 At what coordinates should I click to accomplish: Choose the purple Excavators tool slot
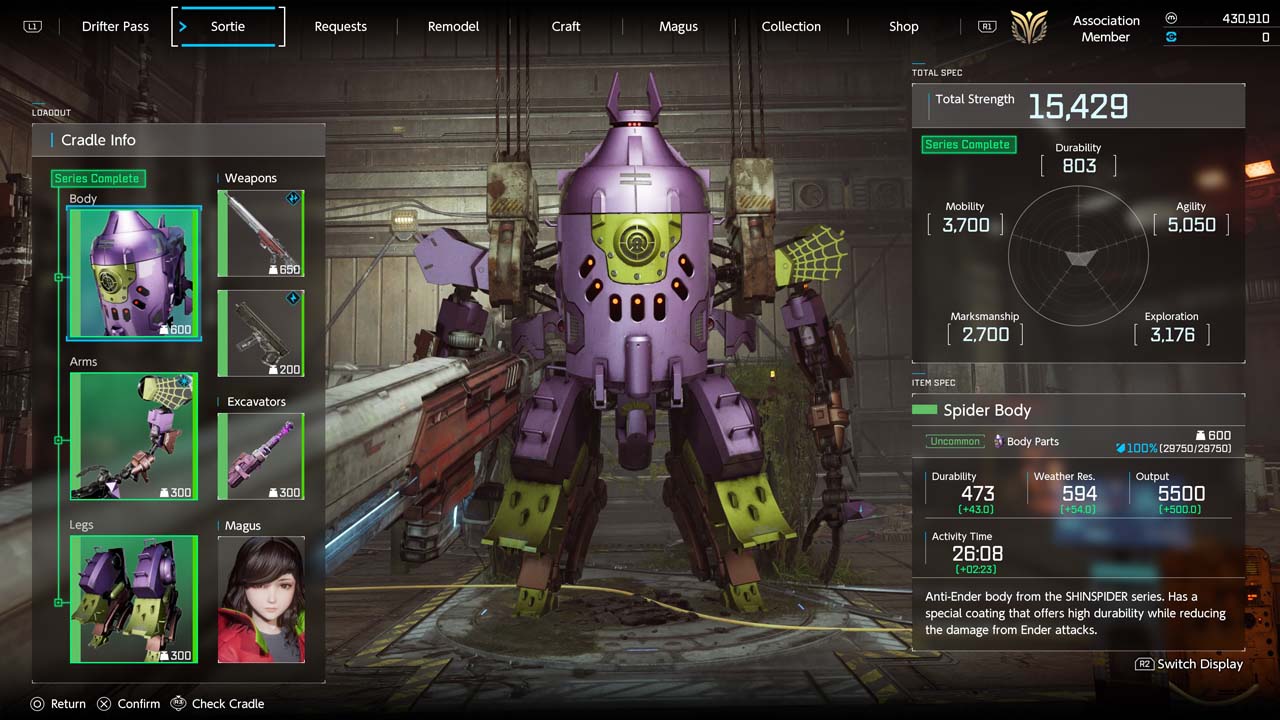[x=260, y=456]
